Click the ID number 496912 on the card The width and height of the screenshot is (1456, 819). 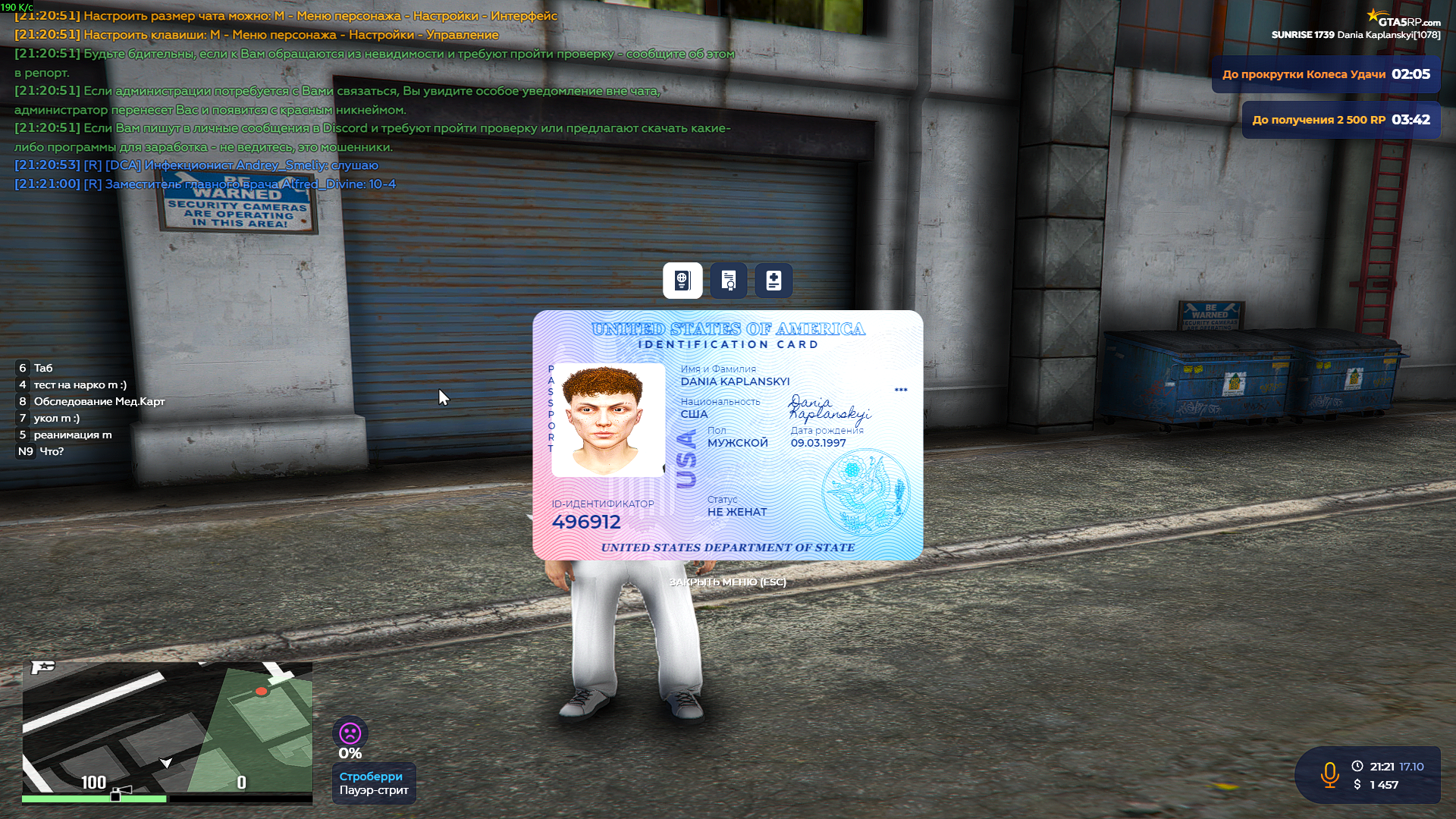pyautogui.click(x=587, y=522)
